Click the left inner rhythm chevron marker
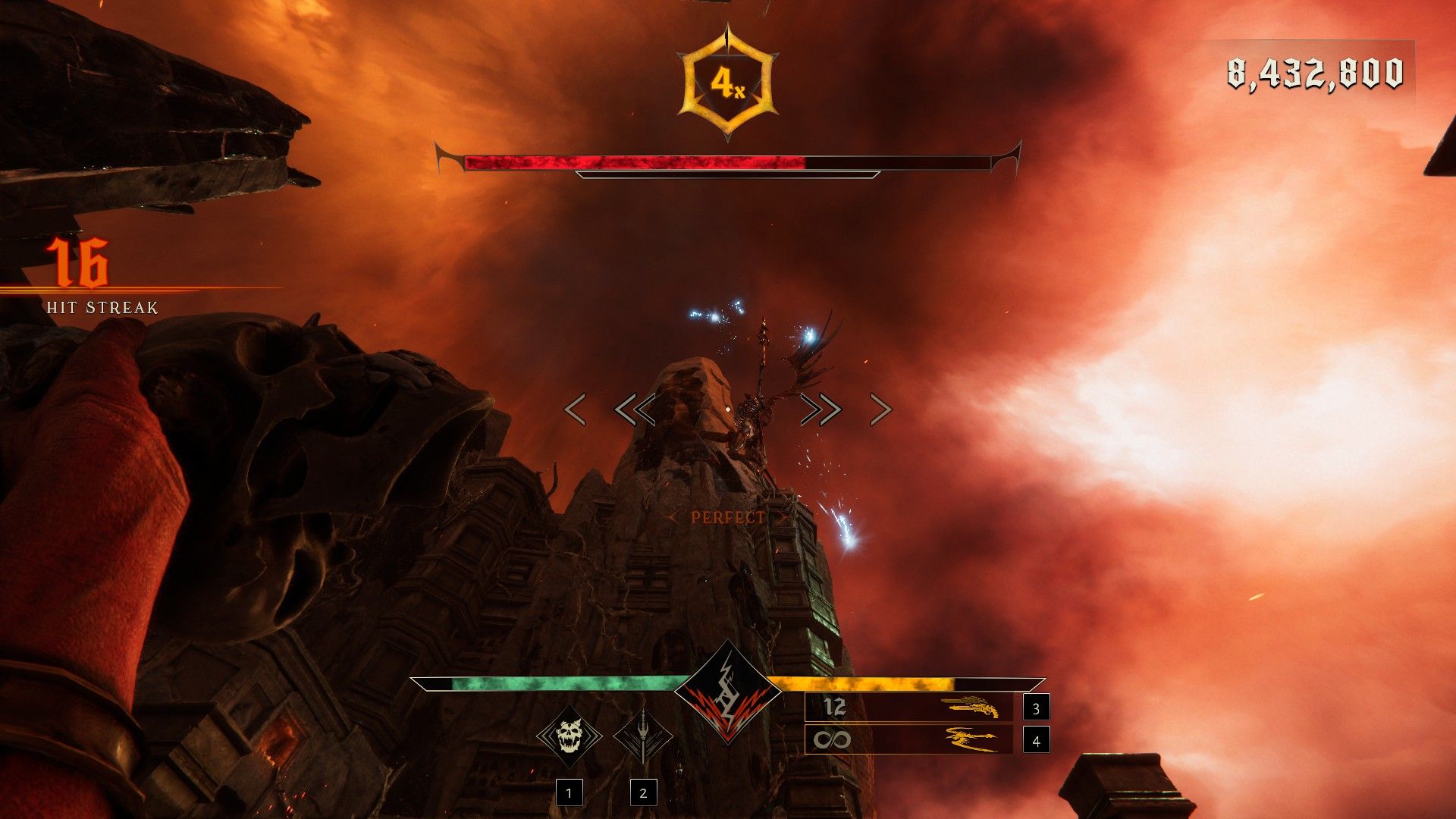The height and width of the screenshot is (819, 1456). pos(637,409)
